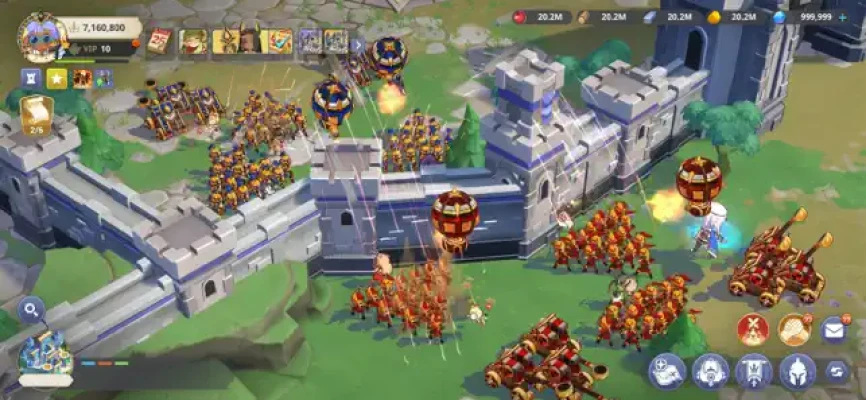Open the scroll quest tracker showing 2/5

click(36, 115)
